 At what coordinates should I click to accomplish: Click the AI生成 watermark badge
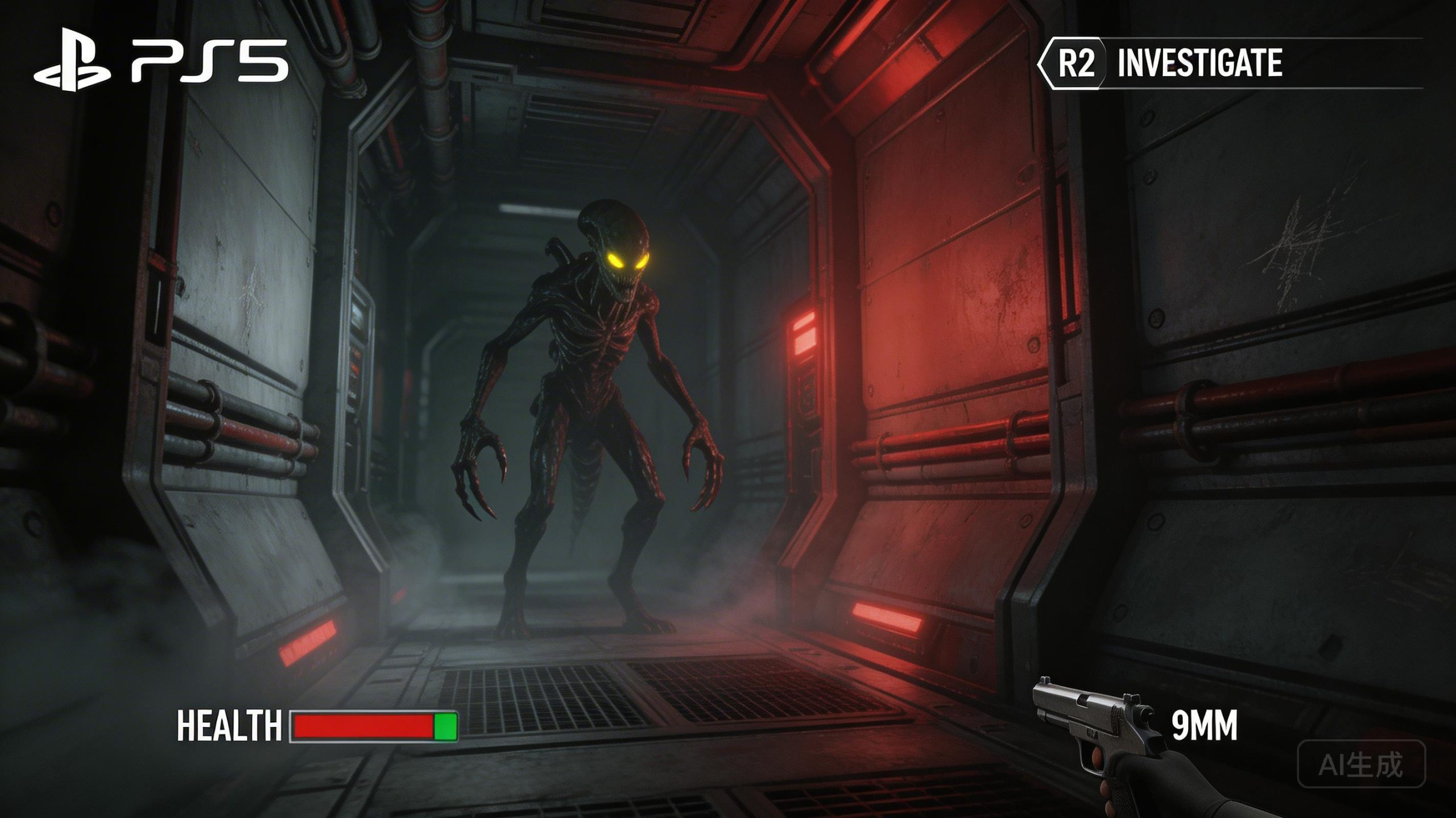(x=1361, y=764)
